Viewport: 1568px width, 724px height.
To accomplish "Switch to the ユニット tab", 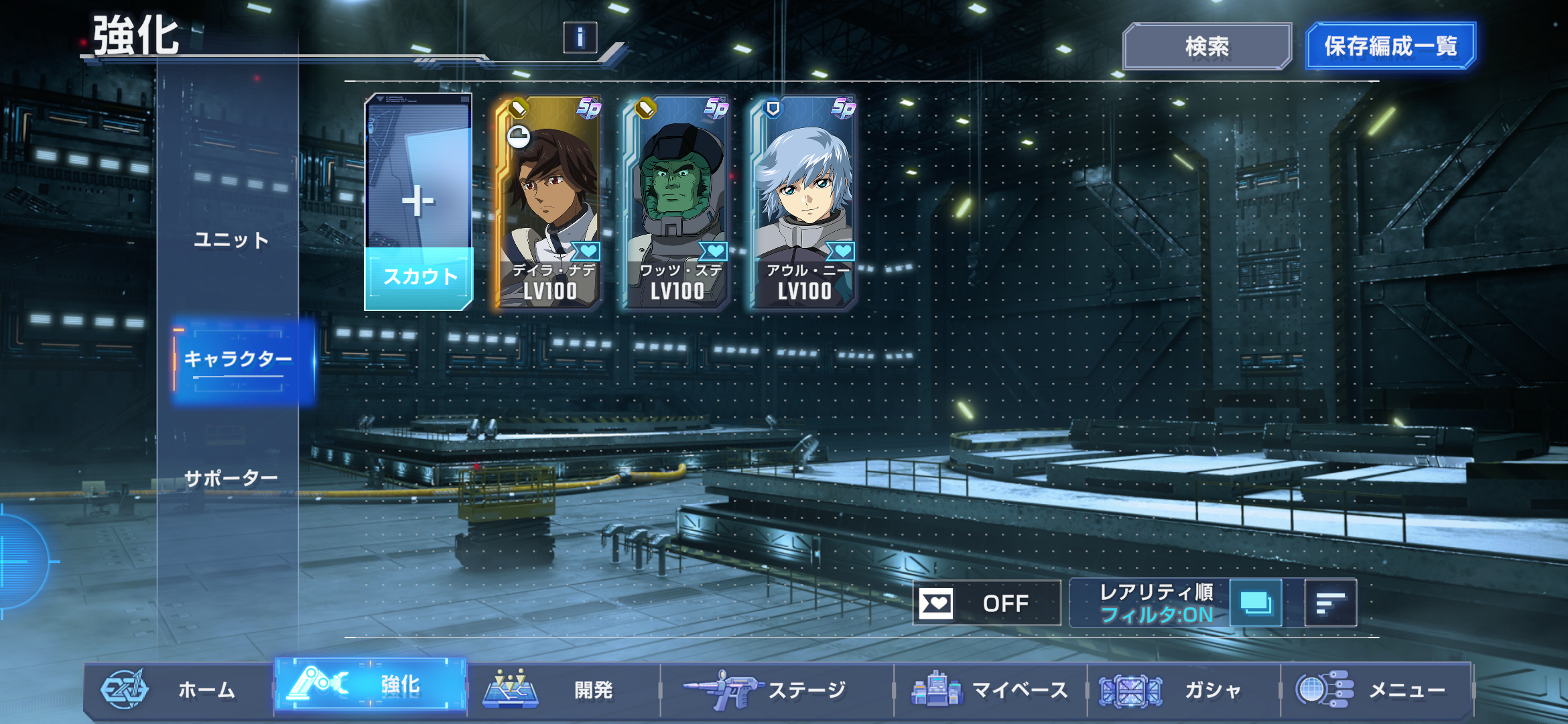I will pyautogui.click(x=231, y=240).
